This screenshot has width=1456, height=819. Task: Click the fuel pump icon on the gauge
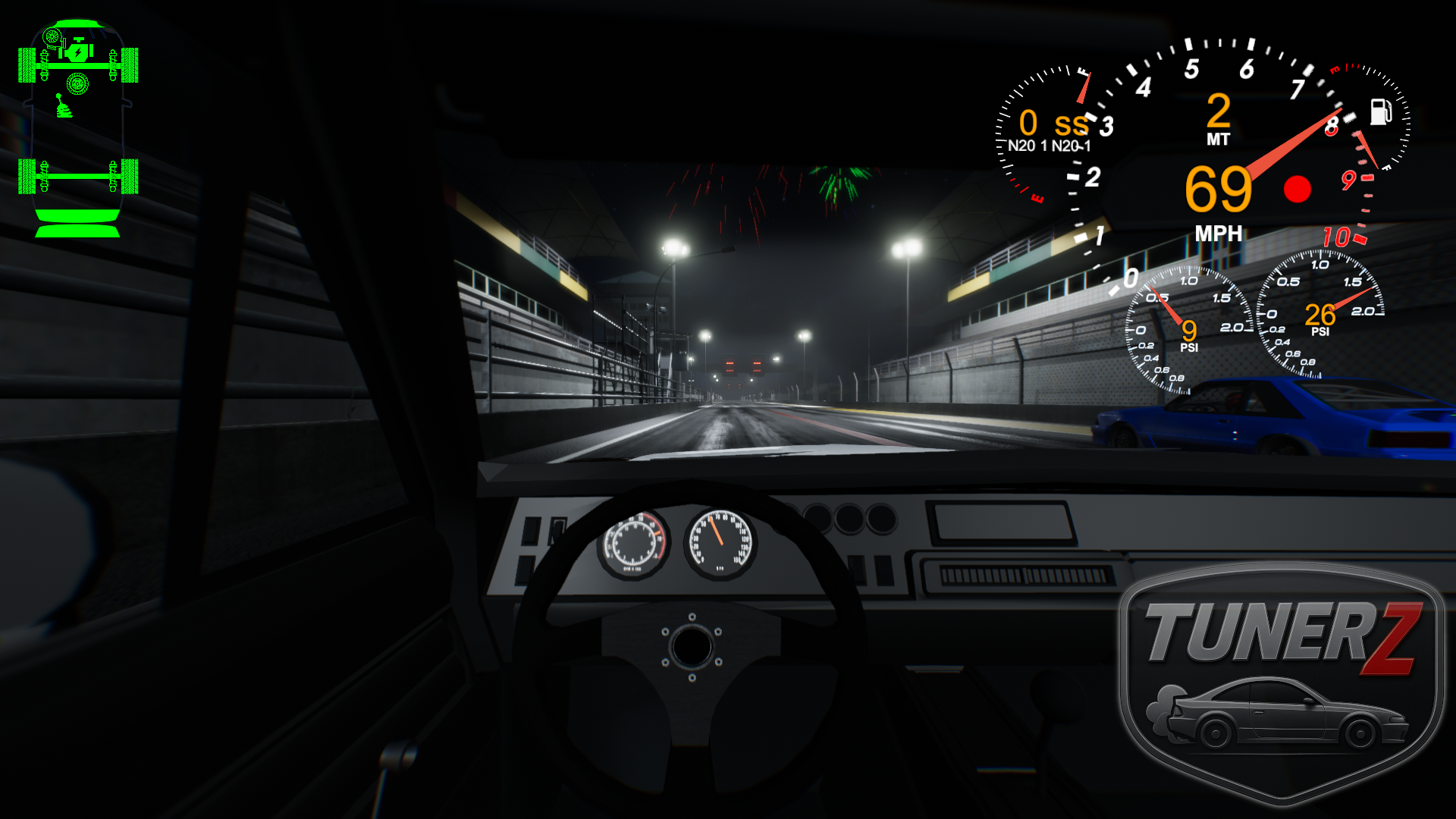[x=1380, y=111]
